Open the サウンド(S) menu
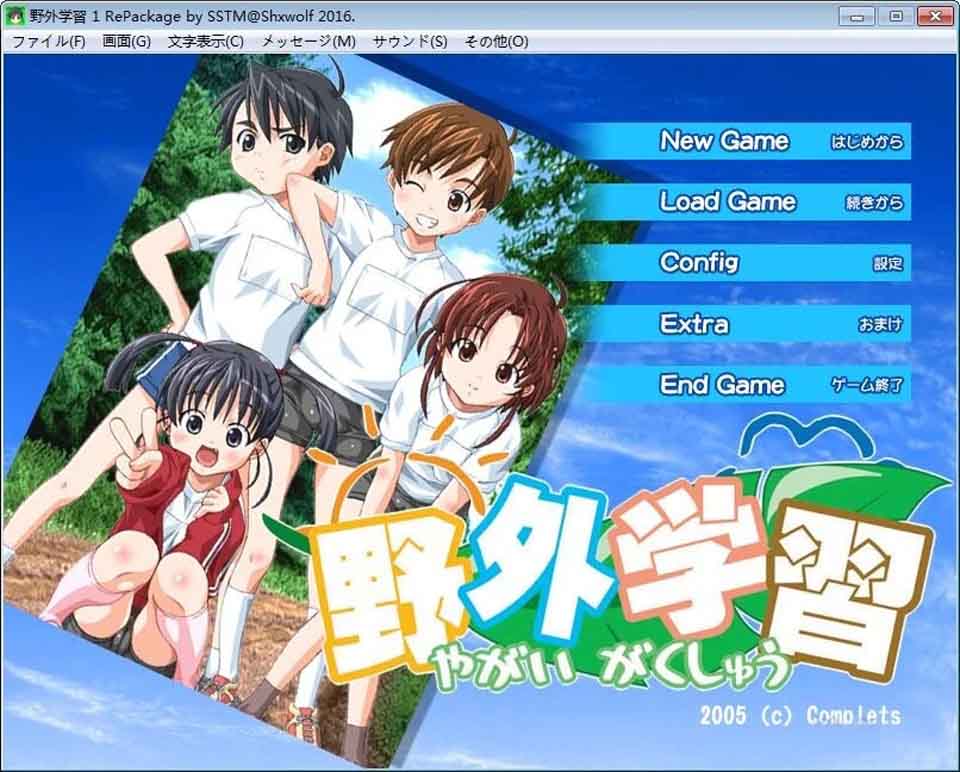Image resolution: width=960 pixels, height=772 pixels. click(x=410, y=41)
